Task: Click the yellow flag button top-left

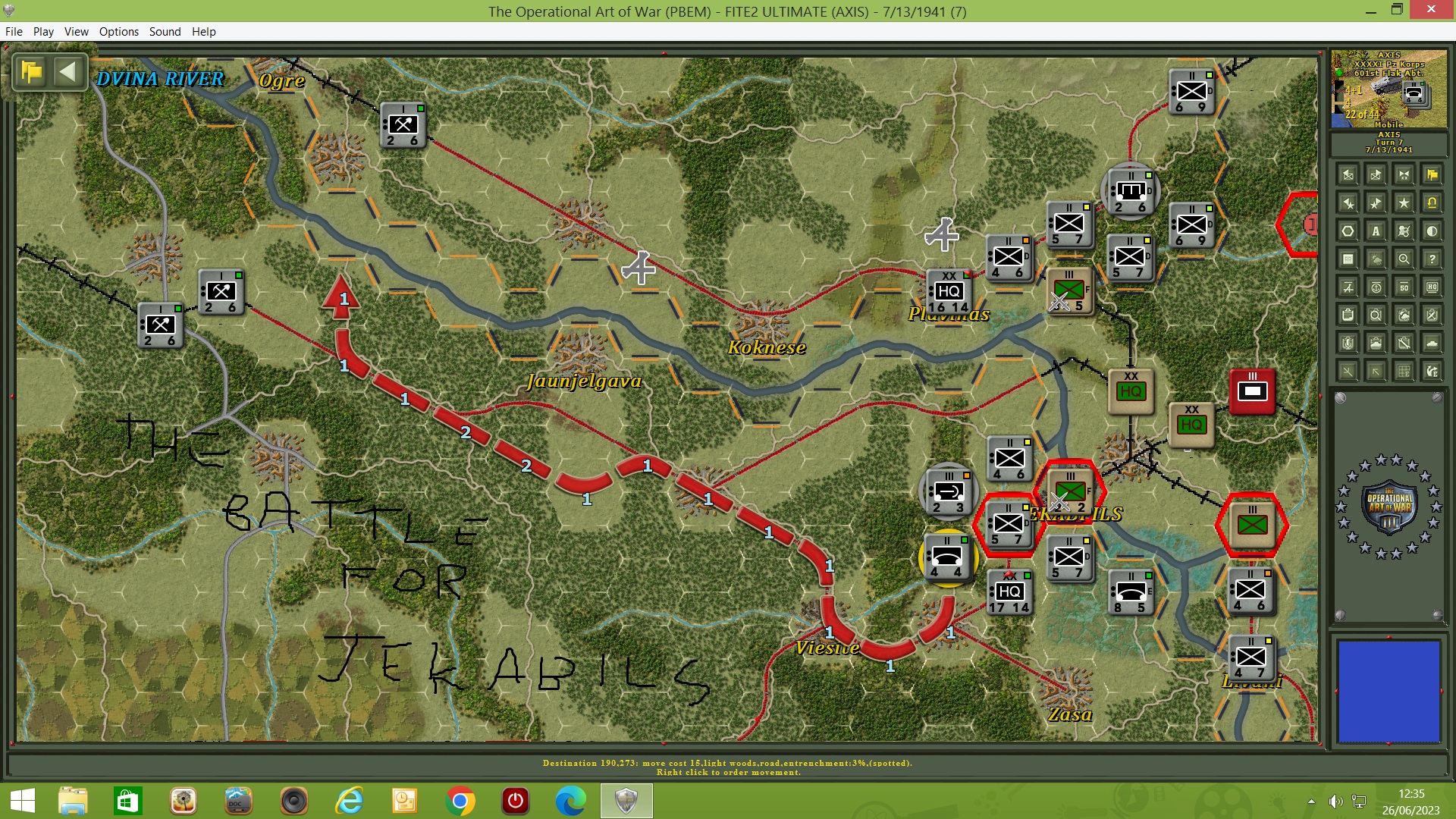Action: [x=29, y=71]
